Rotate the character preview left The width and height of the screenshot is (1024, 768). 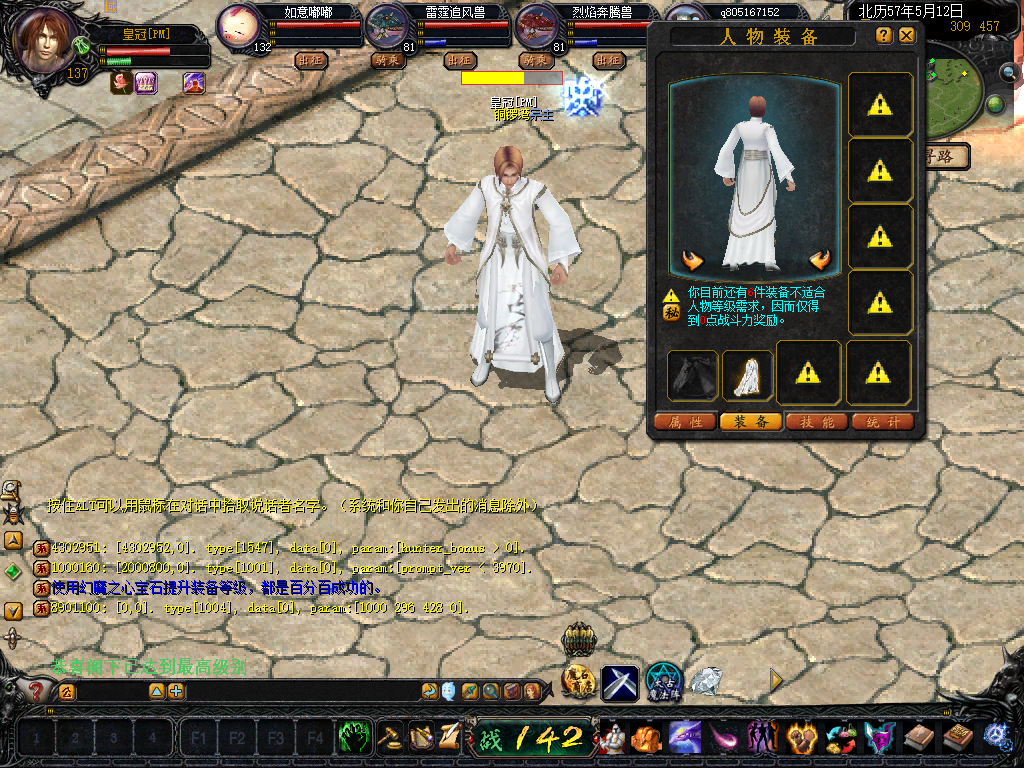pyautogui.click(x=692, y=261)
